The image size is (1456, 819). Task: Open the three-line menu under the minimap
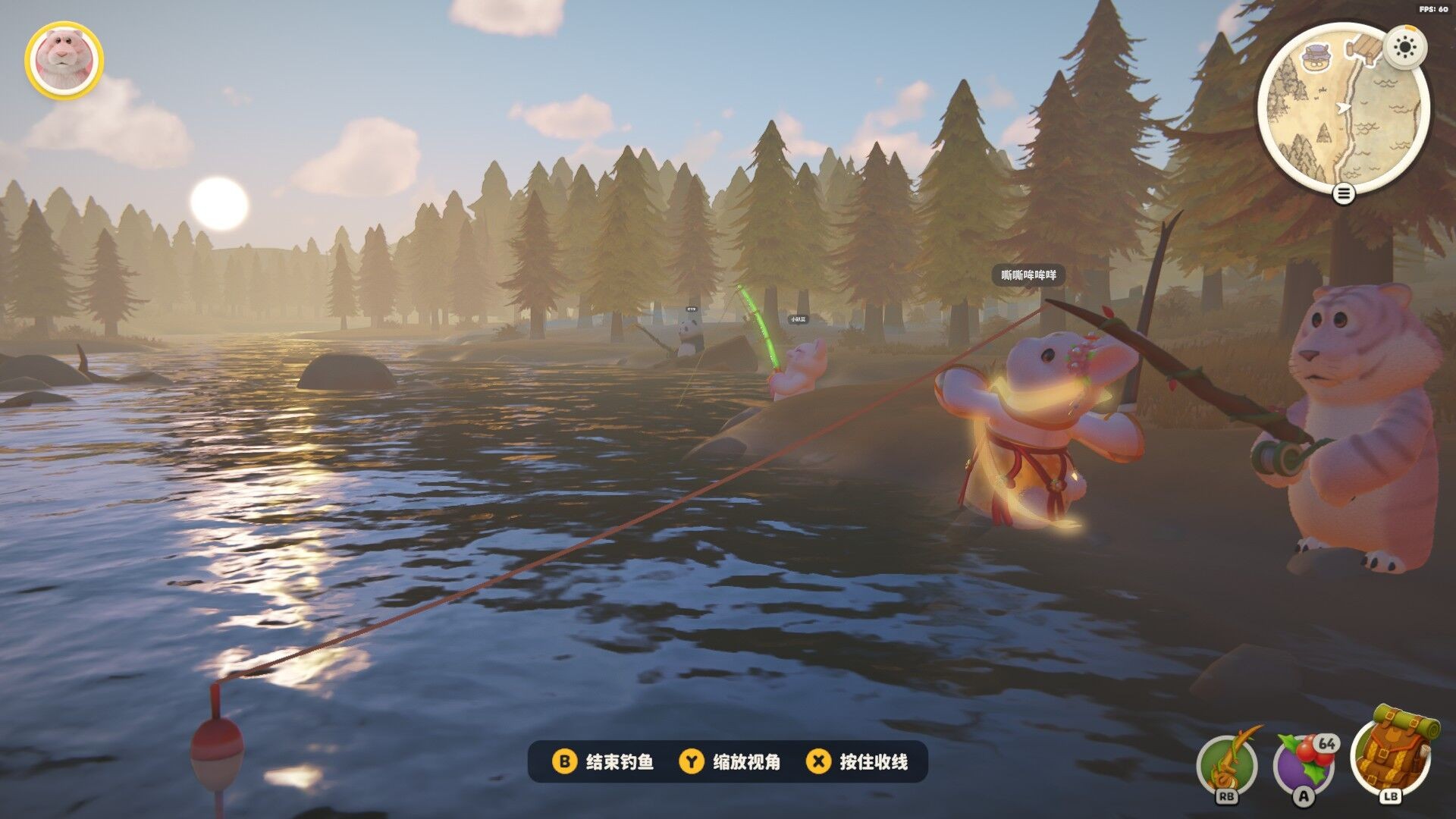tap(1344, 194)
